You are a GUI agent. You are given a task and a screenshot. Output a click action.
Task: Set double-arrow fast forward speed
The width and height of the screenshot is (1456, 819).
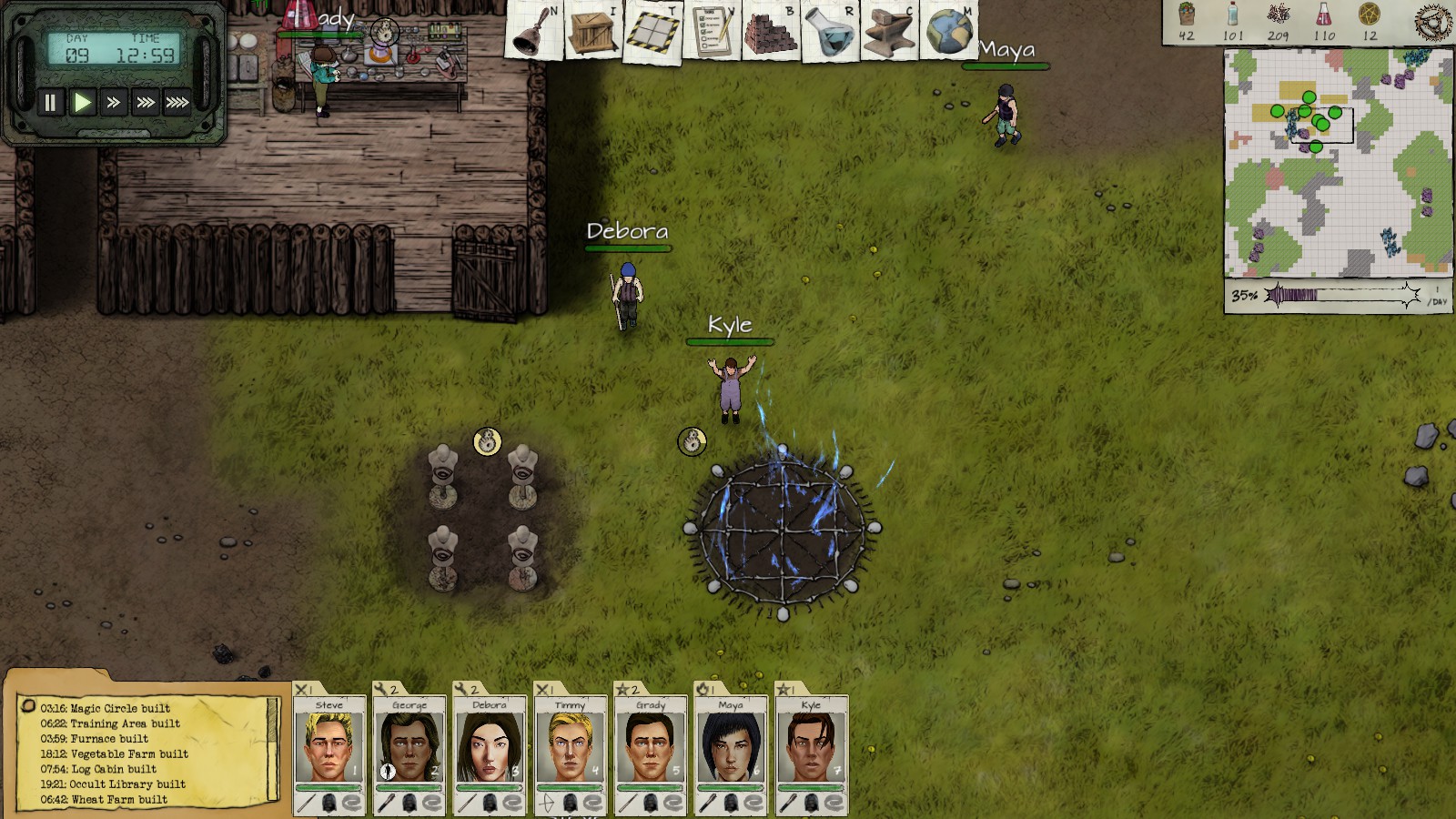pyautogui.click(x=114, y=103)
